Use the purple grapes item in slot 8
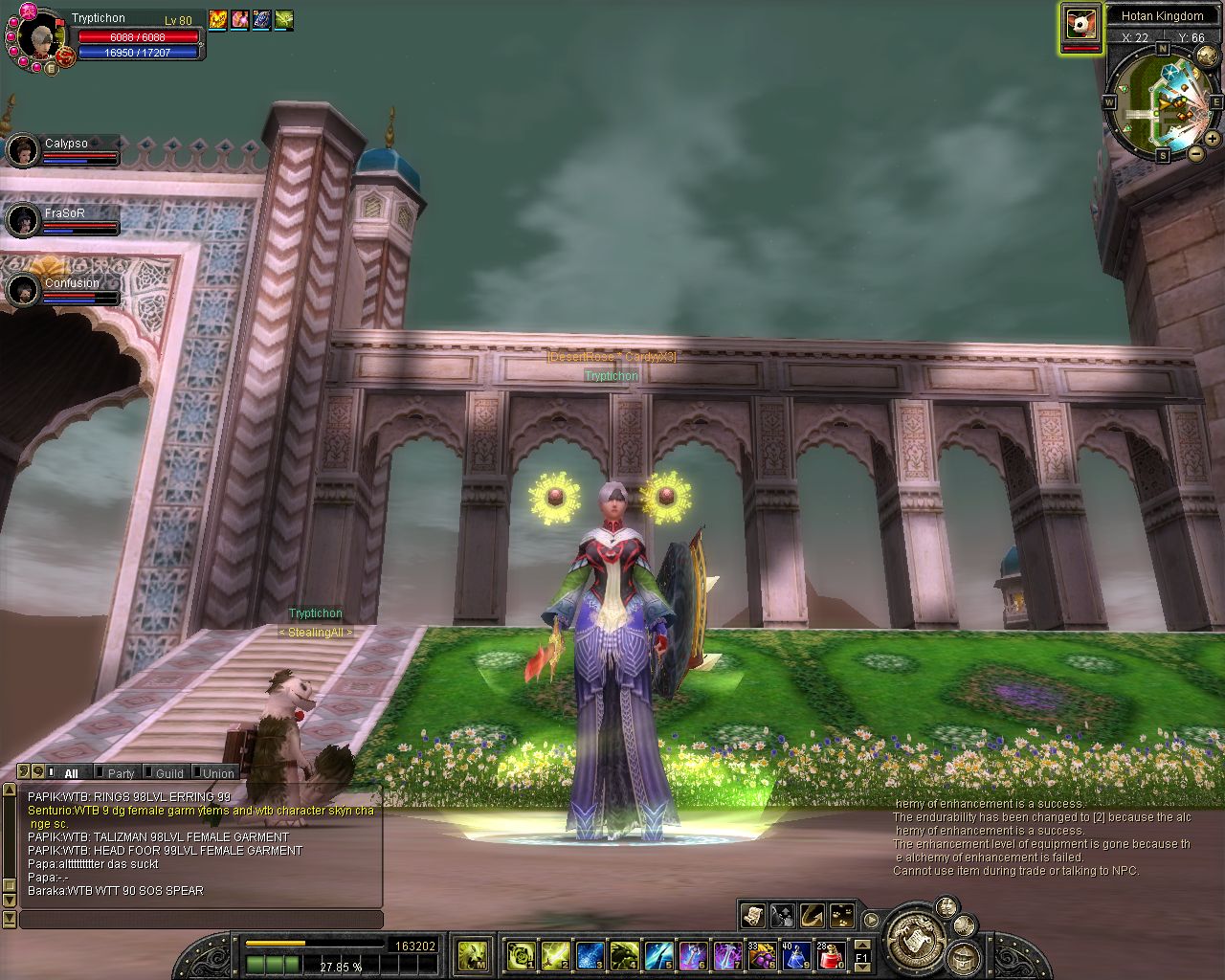 pos(762,954)
